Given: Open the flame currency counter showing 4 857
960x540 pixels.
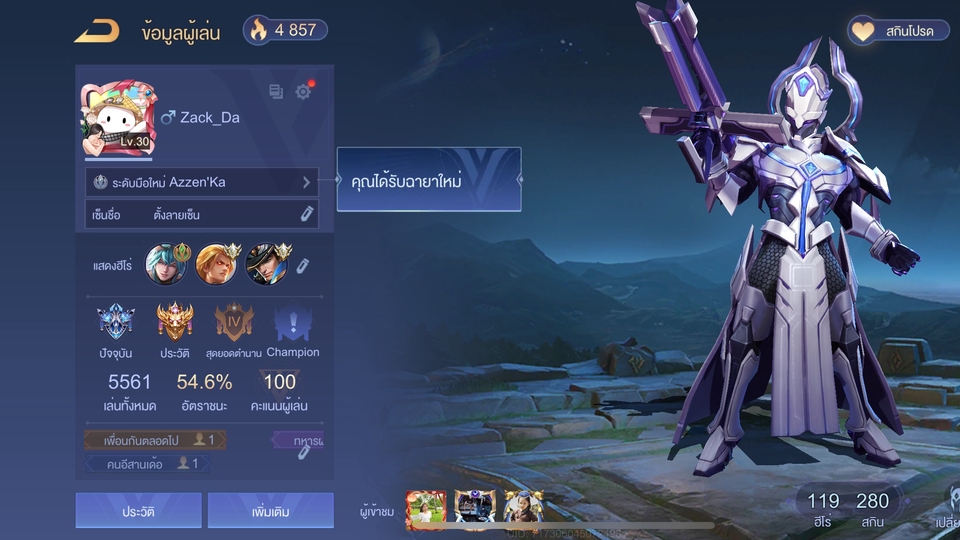Looking at the screenshot, I should (285, 30).
